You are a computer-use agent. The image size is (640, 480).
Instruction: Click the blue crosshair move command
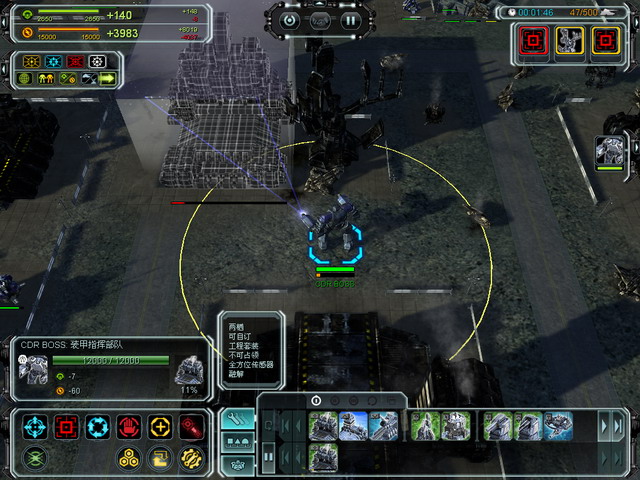coord(36,428)
